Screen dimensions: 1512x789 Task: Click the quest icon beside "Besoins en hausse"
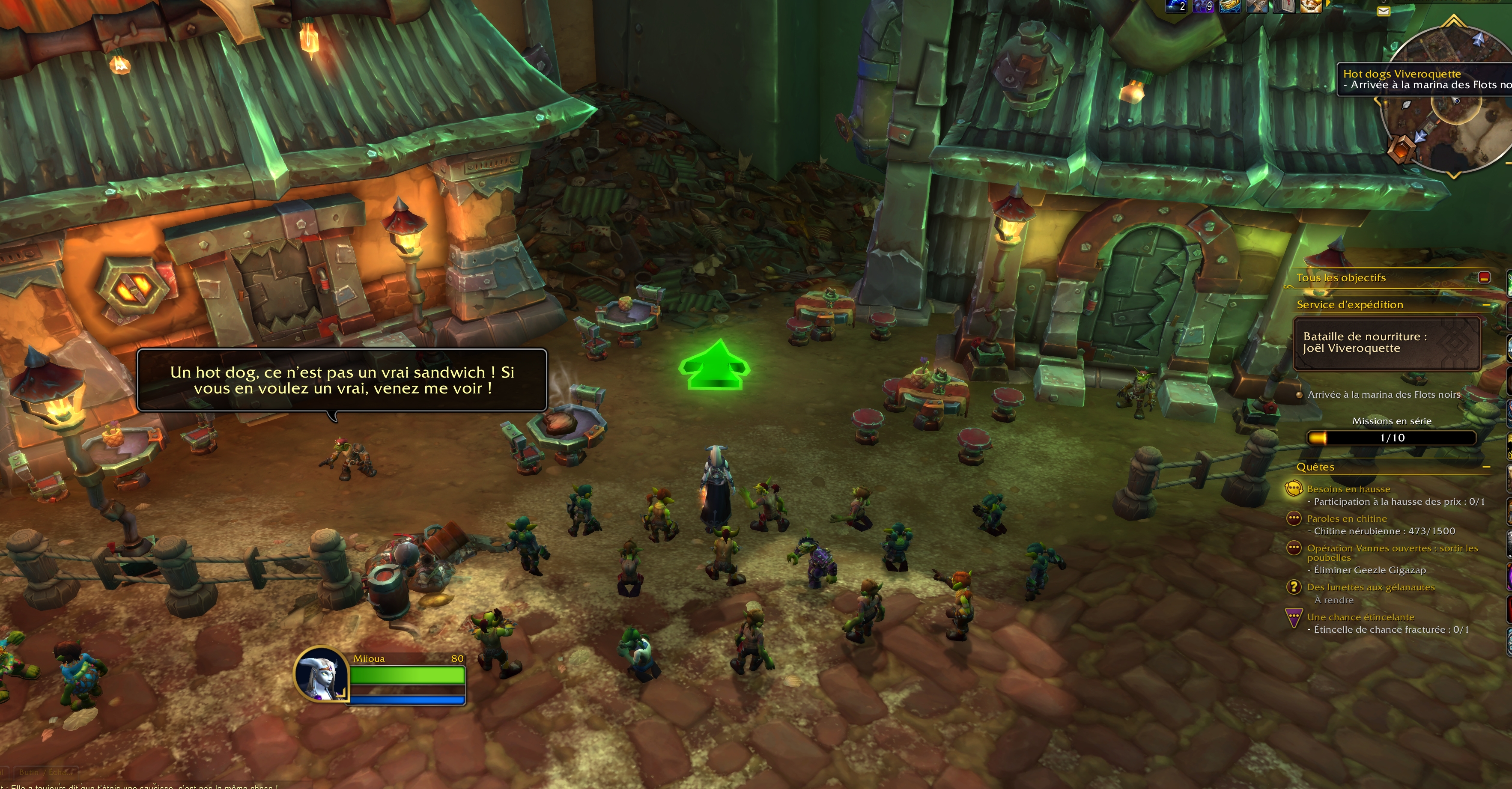(x=1293, y=488)
